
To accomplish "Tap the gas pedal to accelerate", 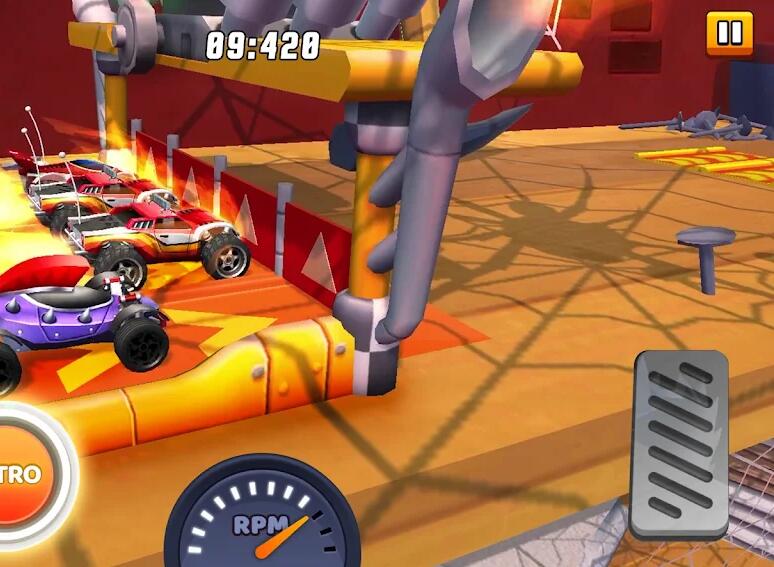I will pos(680,443).
